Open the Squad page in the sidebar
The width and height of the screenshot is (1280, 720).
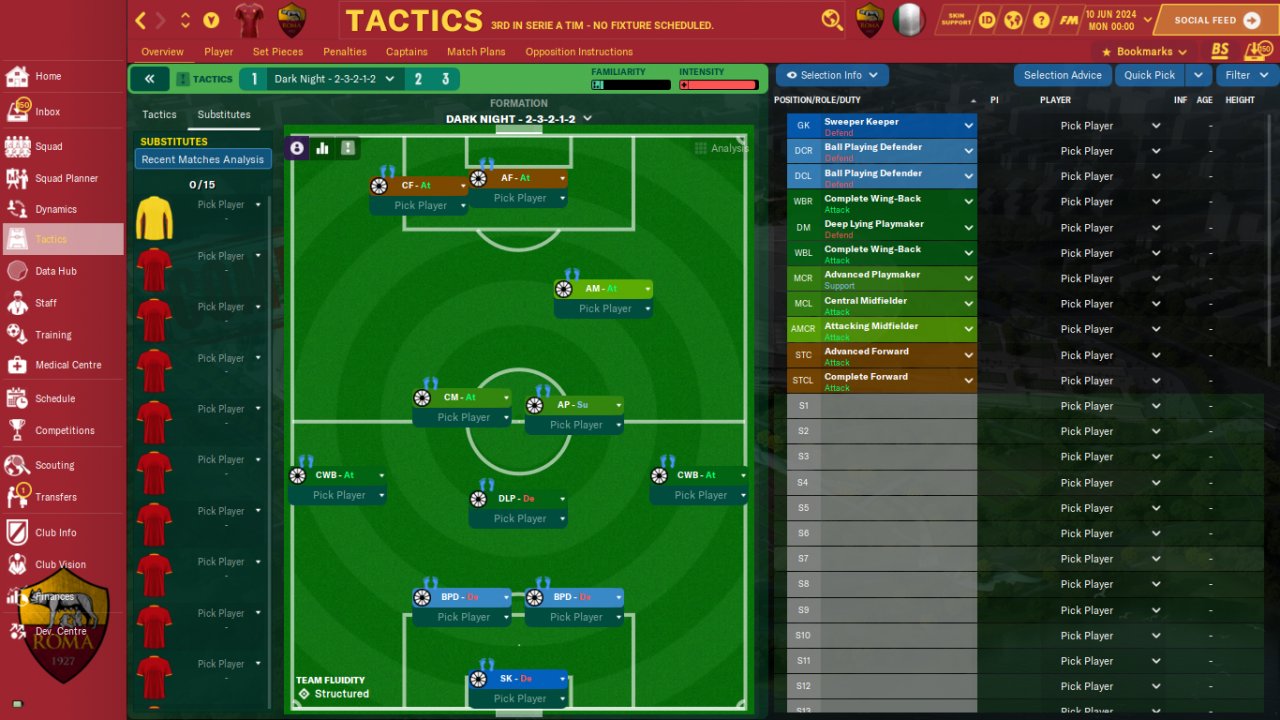(x=48, y=146)
